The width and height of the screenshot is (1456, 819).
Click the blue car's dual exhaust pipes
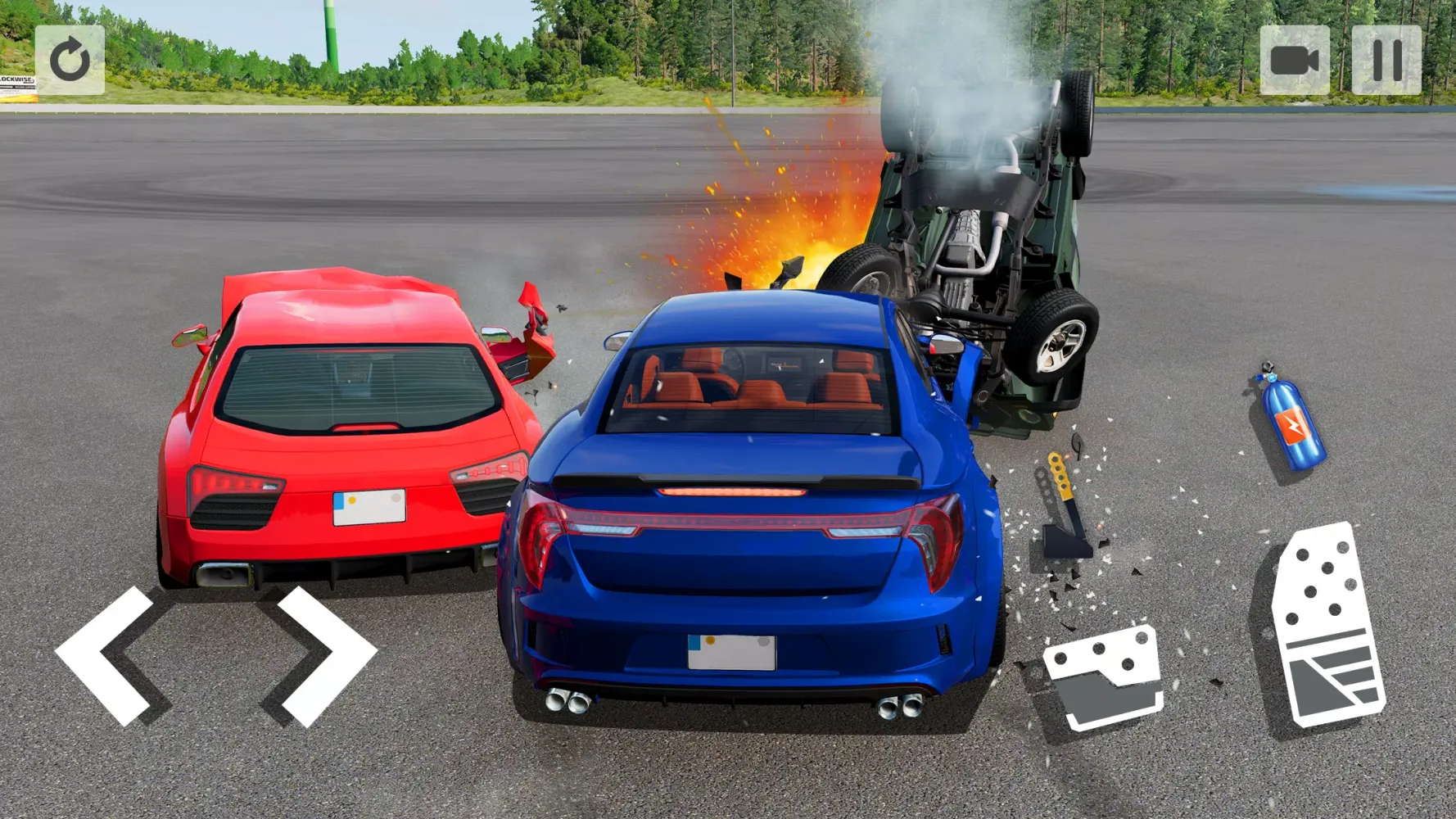click(x=565, y=703)
